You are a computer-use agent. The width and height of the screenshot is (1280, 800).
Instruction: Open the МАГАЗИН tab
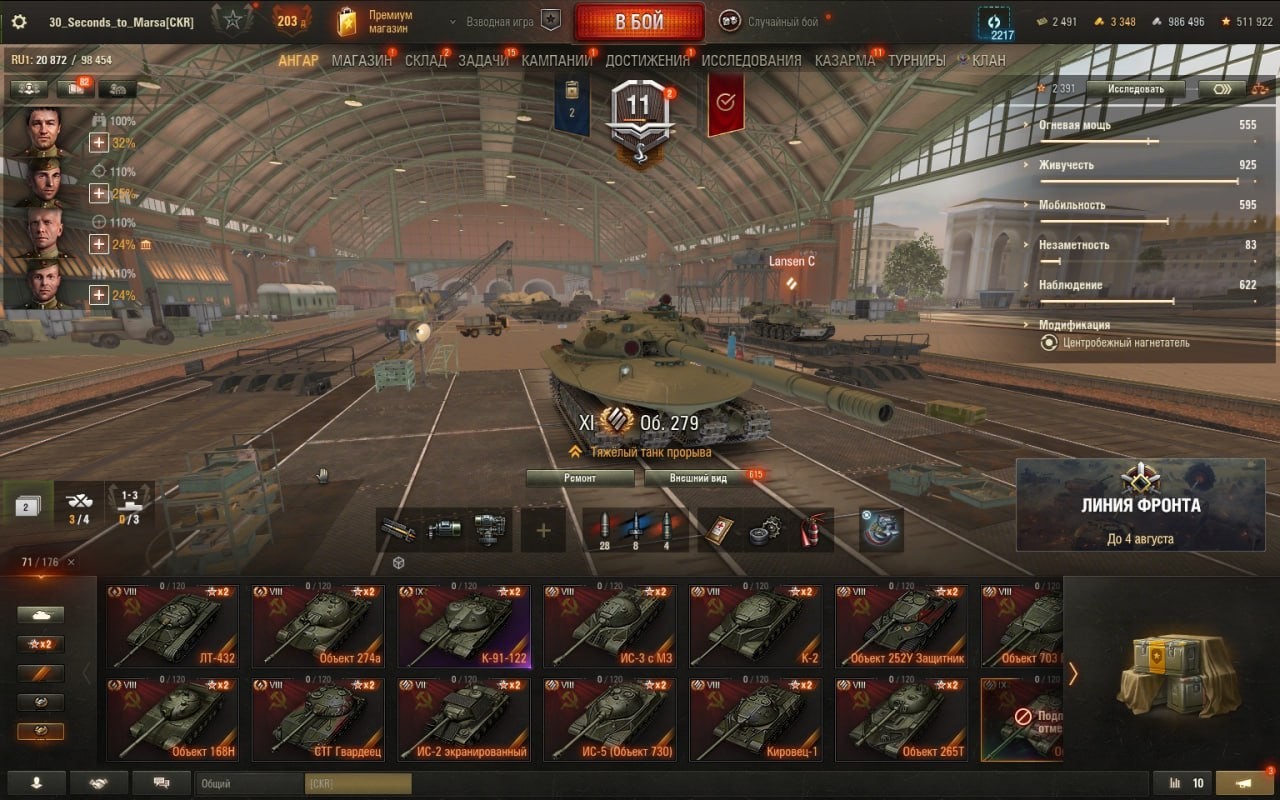(361, 60)
